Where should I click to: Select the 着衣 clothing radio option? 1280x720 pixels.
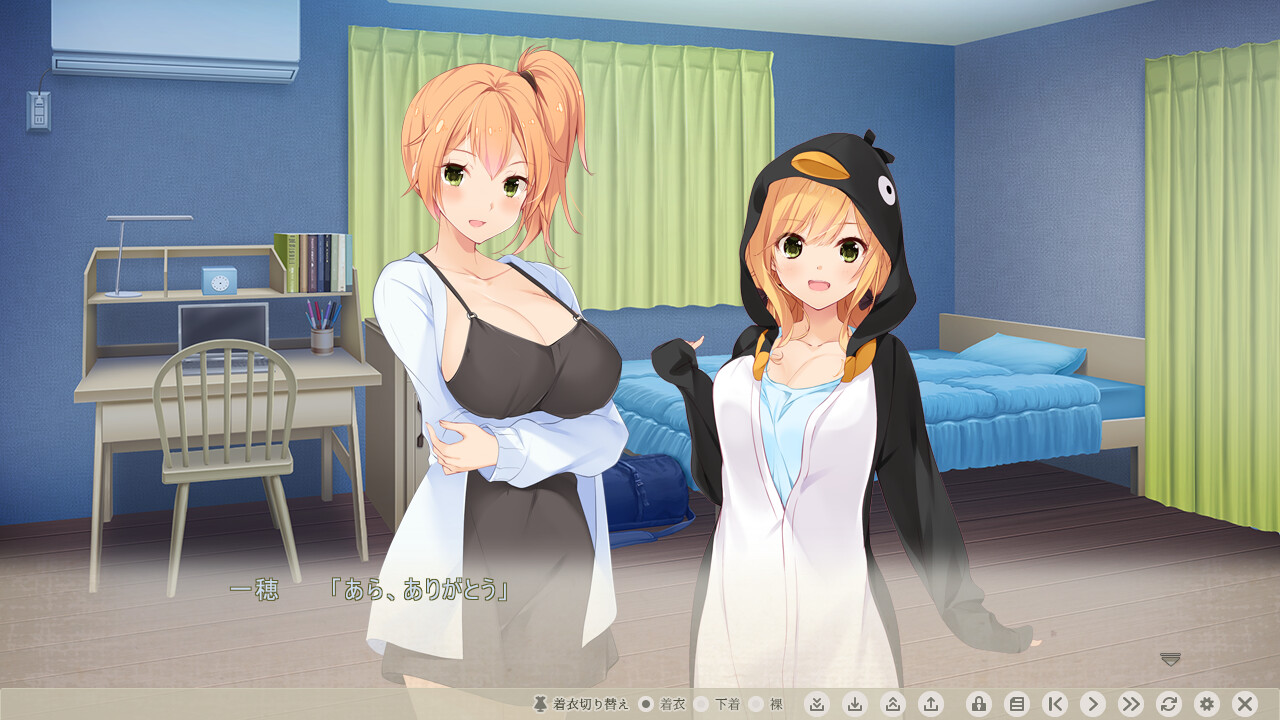click(646, 704)
